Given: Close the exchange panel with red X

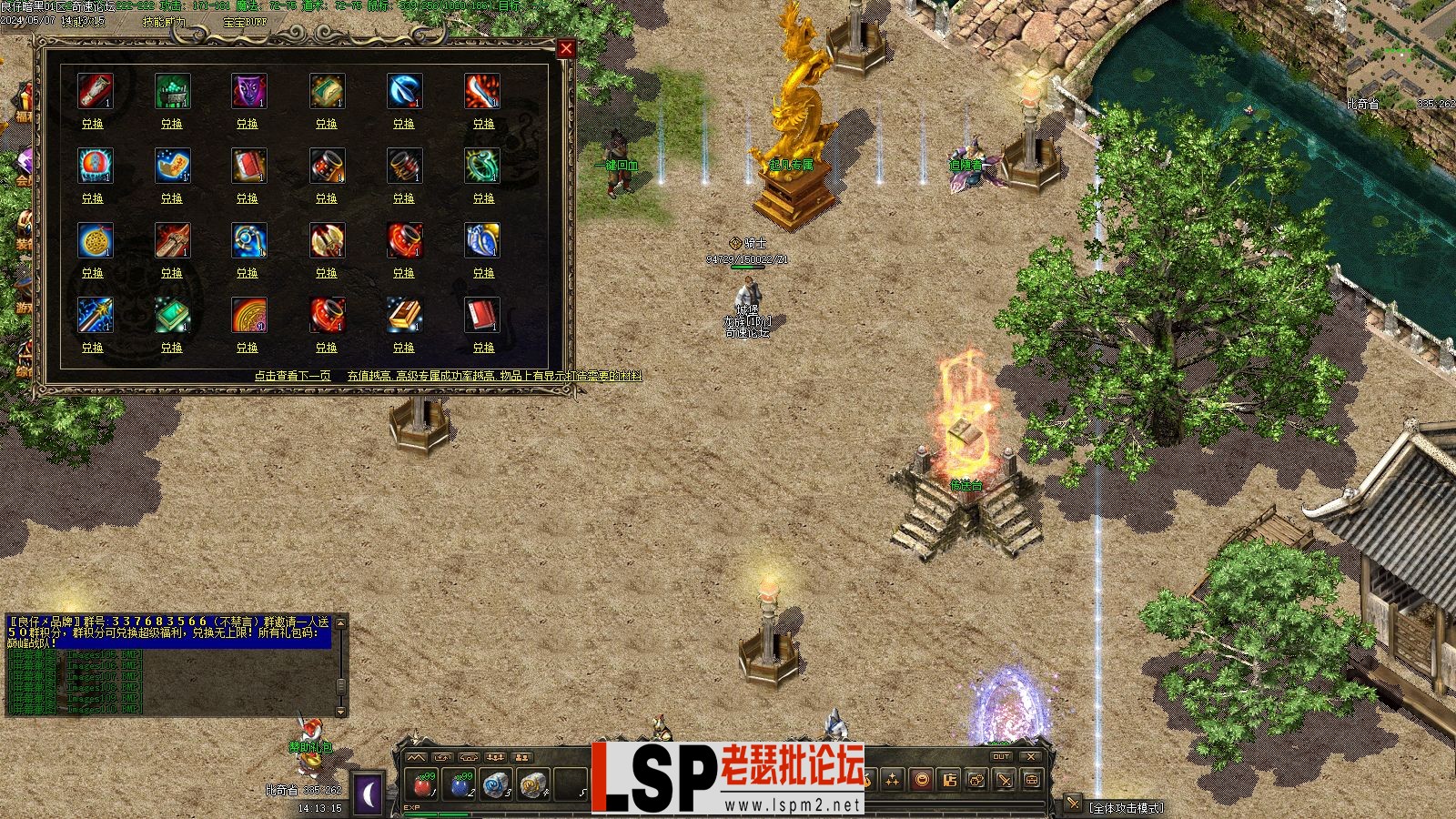Looking at the screenshot, I should (566, 48).
